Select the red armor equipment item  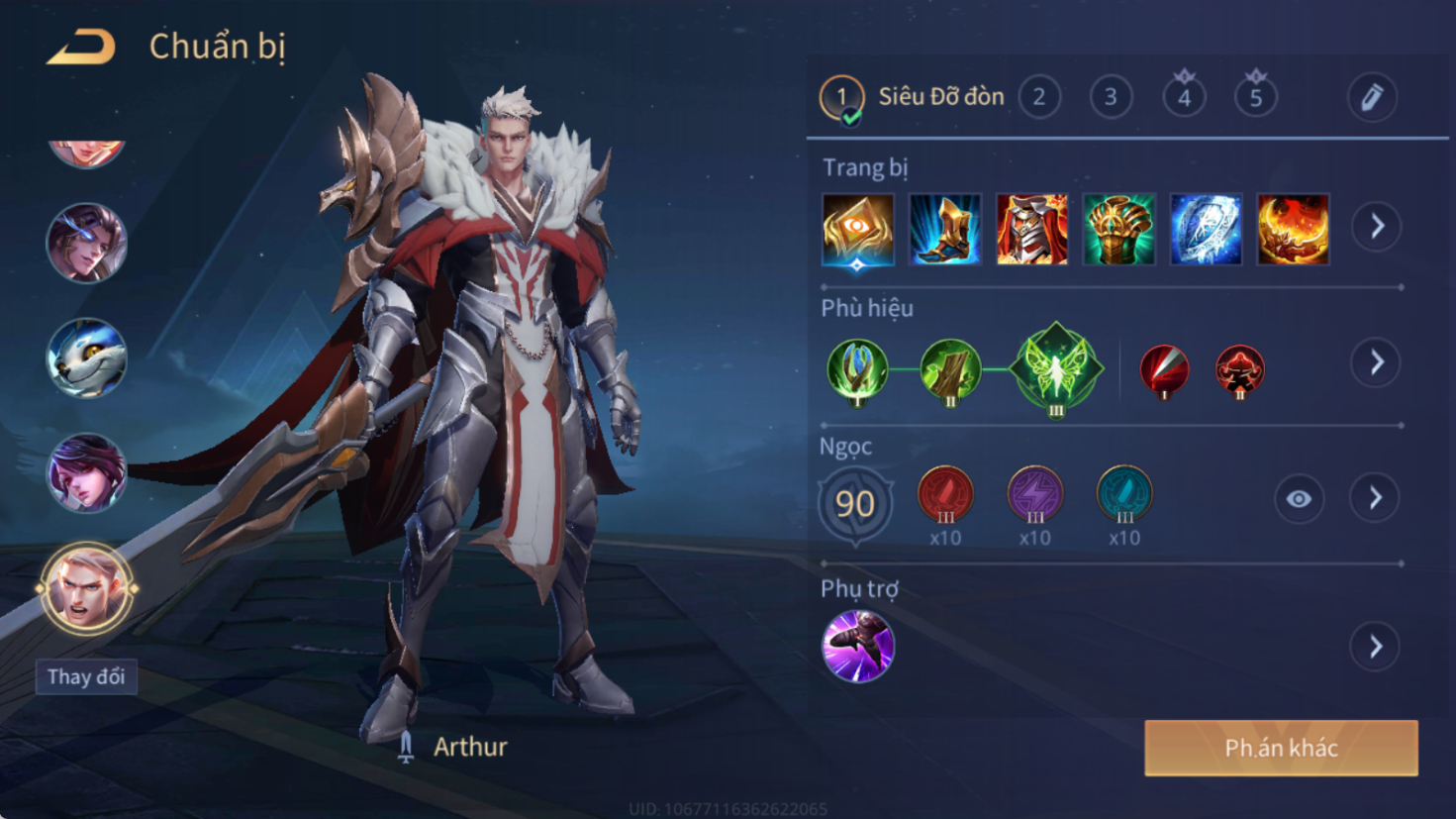(x=1031, y=230)
